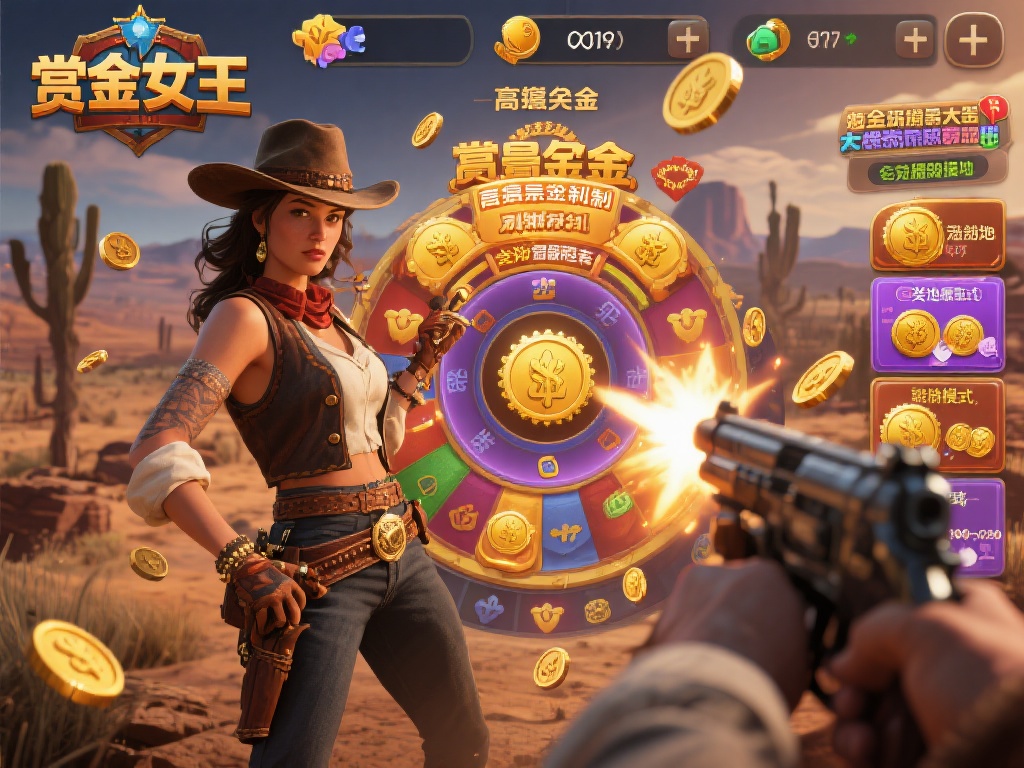Click the orange title banner above the wheel
The width and height of the screenshot is (1024, 768).
click(x=545, y=162)
